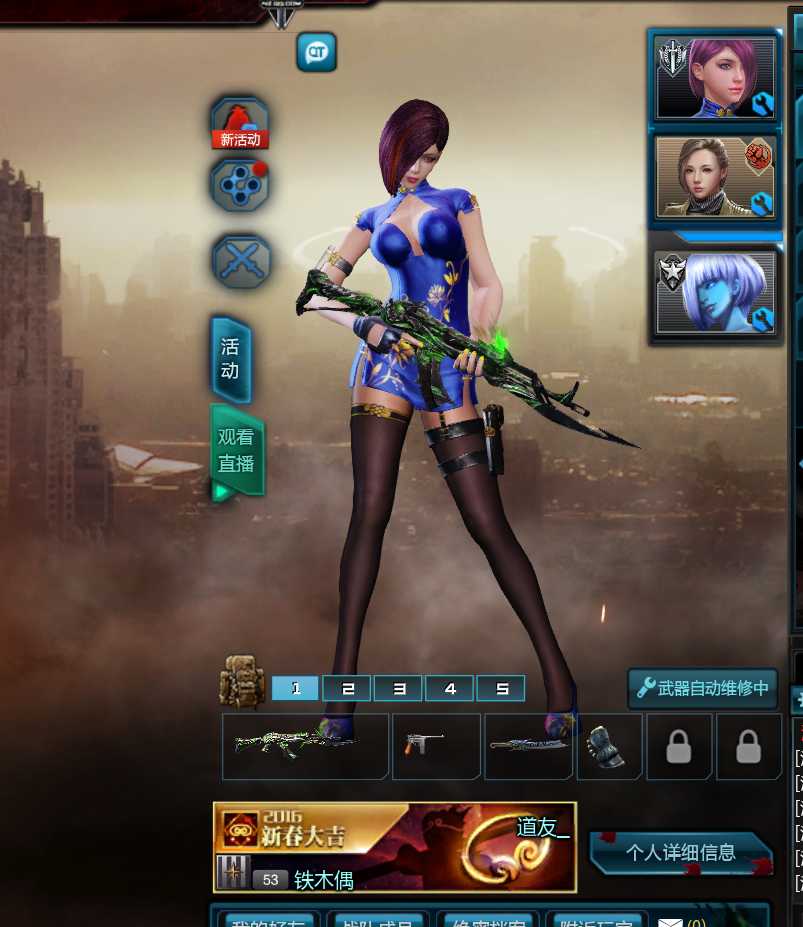The width and height of the screenshot is (803, 927).
Task: Switch to bag tab 2
Action: coord(347,688)
